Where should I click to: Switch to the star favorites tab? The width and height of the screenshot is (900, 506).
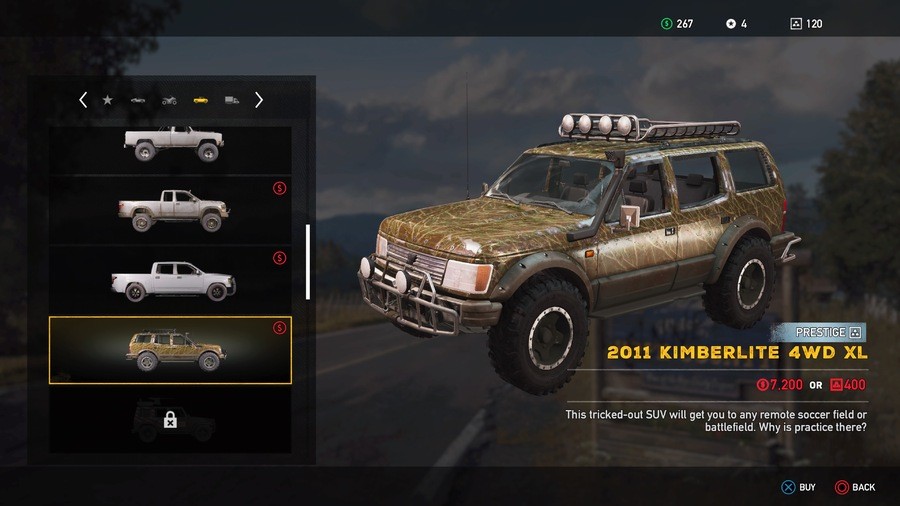coord(108,100)
